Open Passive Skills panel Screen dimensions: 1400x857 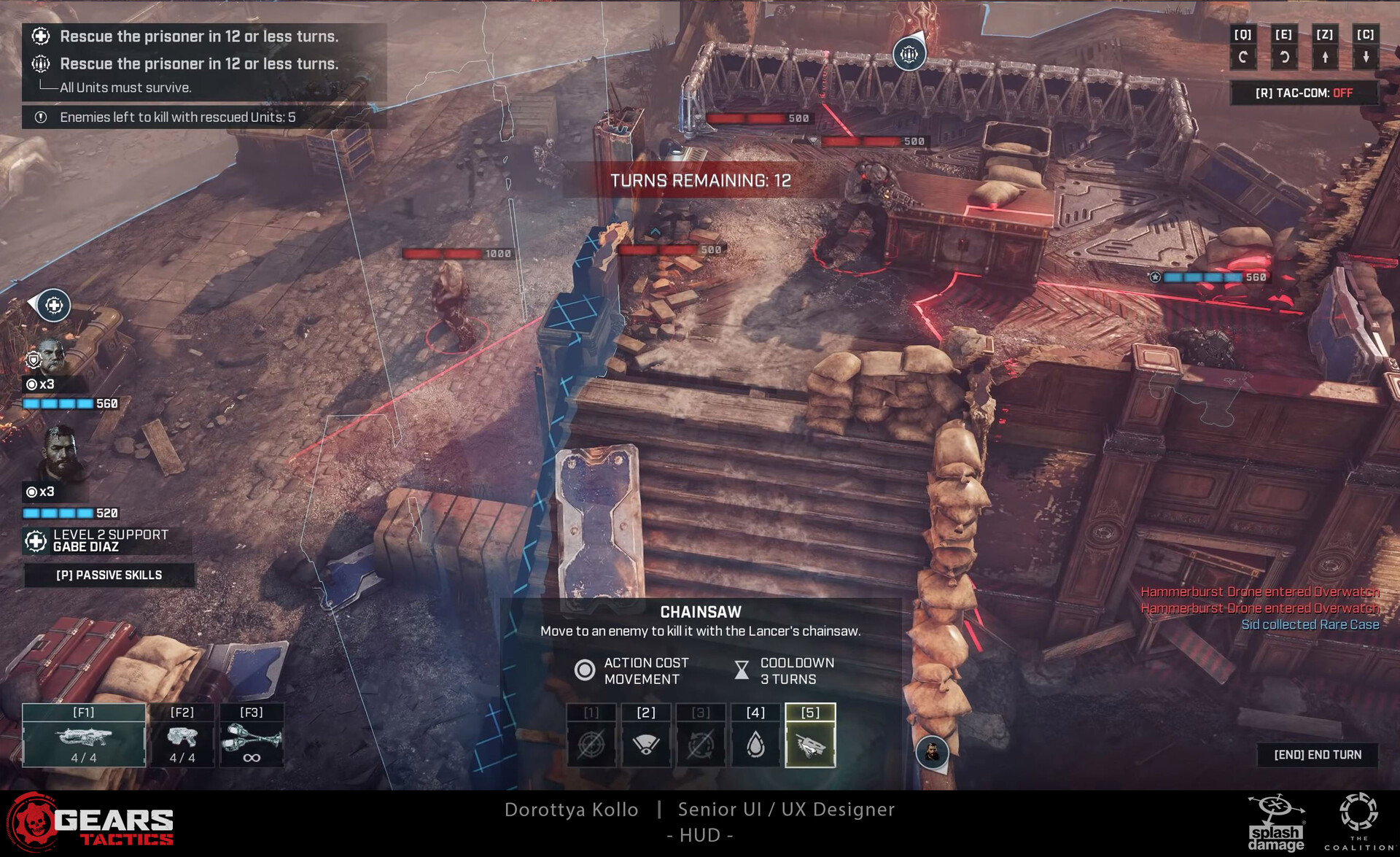[x=109, y=575]
